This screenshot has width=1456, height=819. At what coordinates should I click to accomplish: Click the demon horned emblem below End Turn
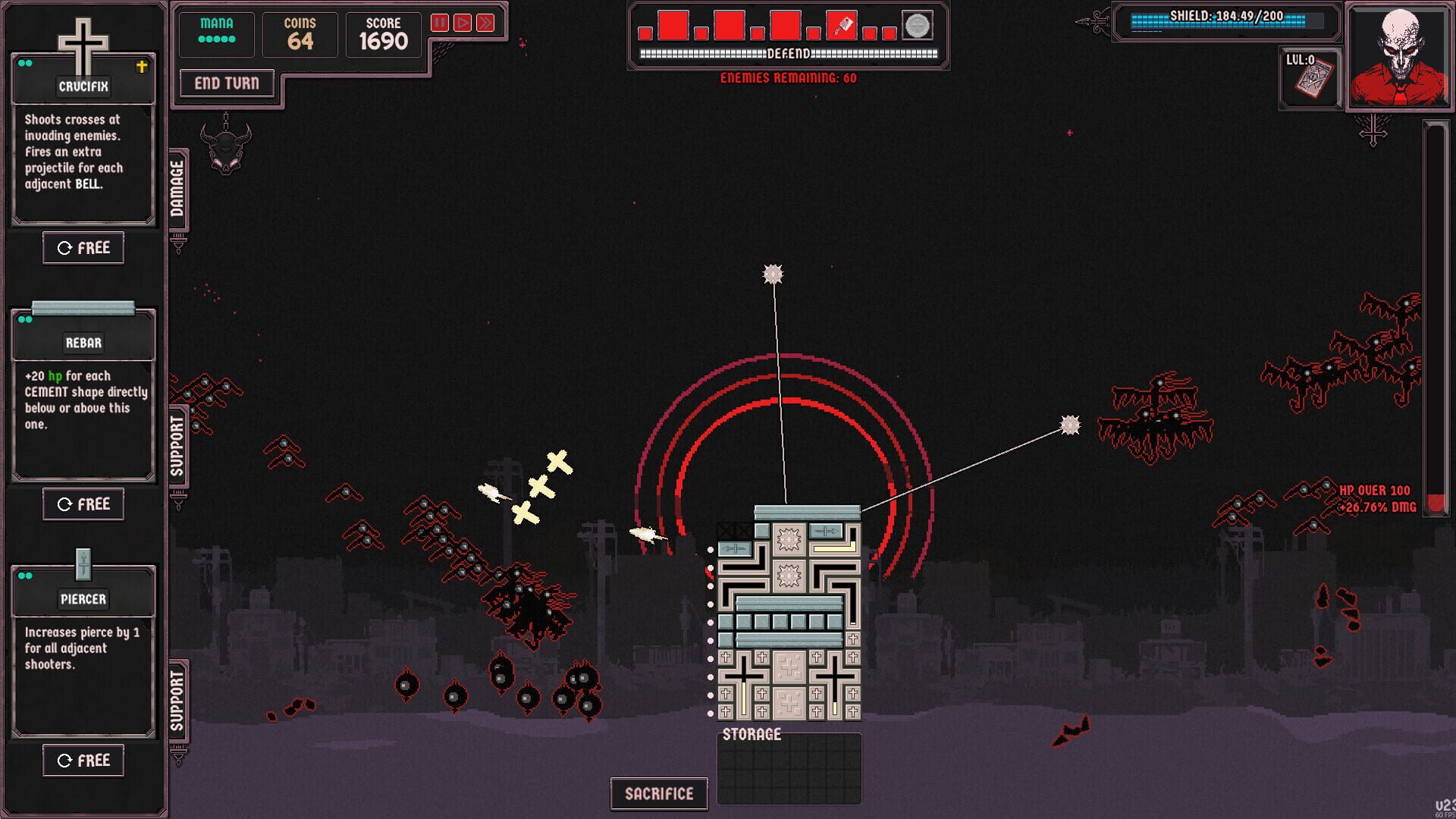point(226,148)
